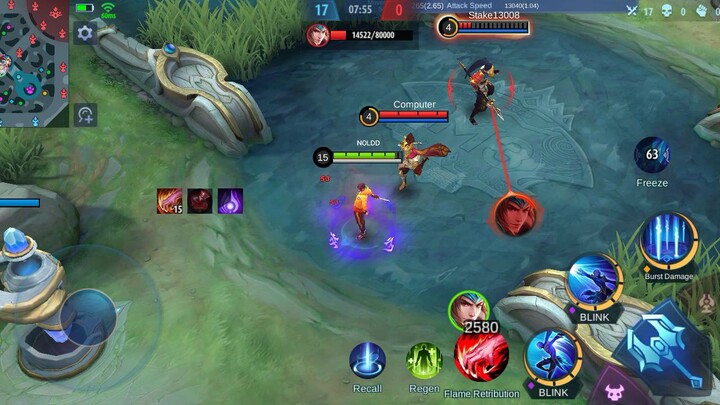Click the camera target-lock icon below the gear

click(x=85, y=114)
